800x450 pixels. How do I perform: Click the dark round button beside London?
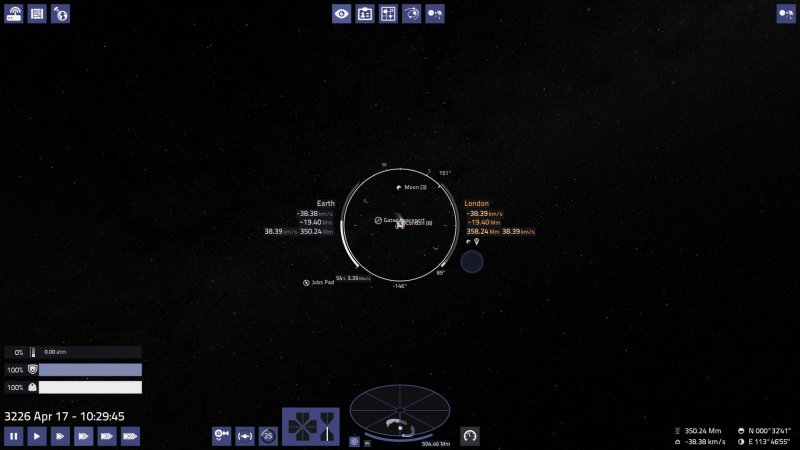pyautogui.click(x=471, y=262)
